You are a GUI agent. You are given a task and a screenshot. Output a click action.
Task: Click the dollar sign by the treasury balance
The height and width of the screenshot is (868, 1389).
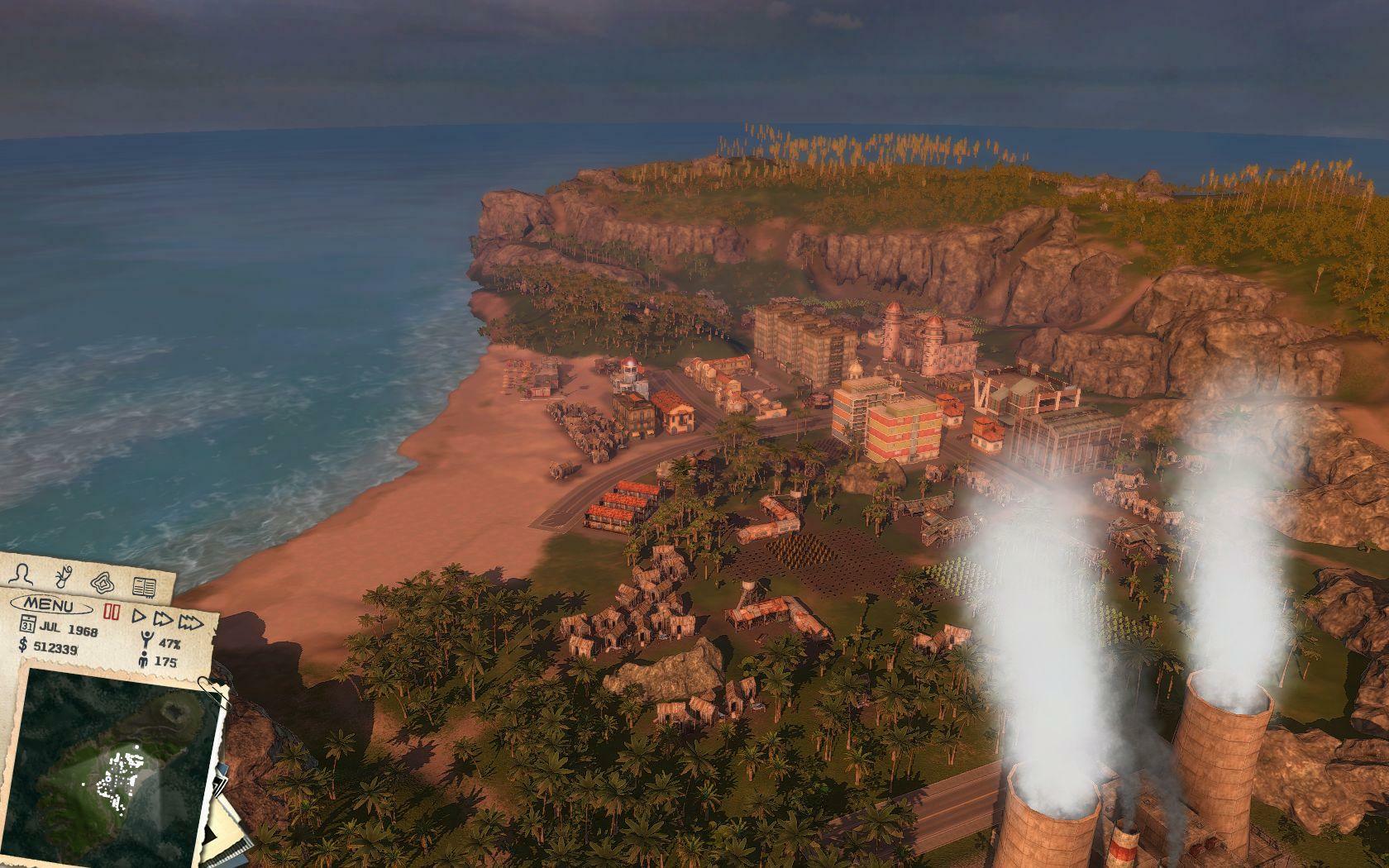[x=22, y=646]
